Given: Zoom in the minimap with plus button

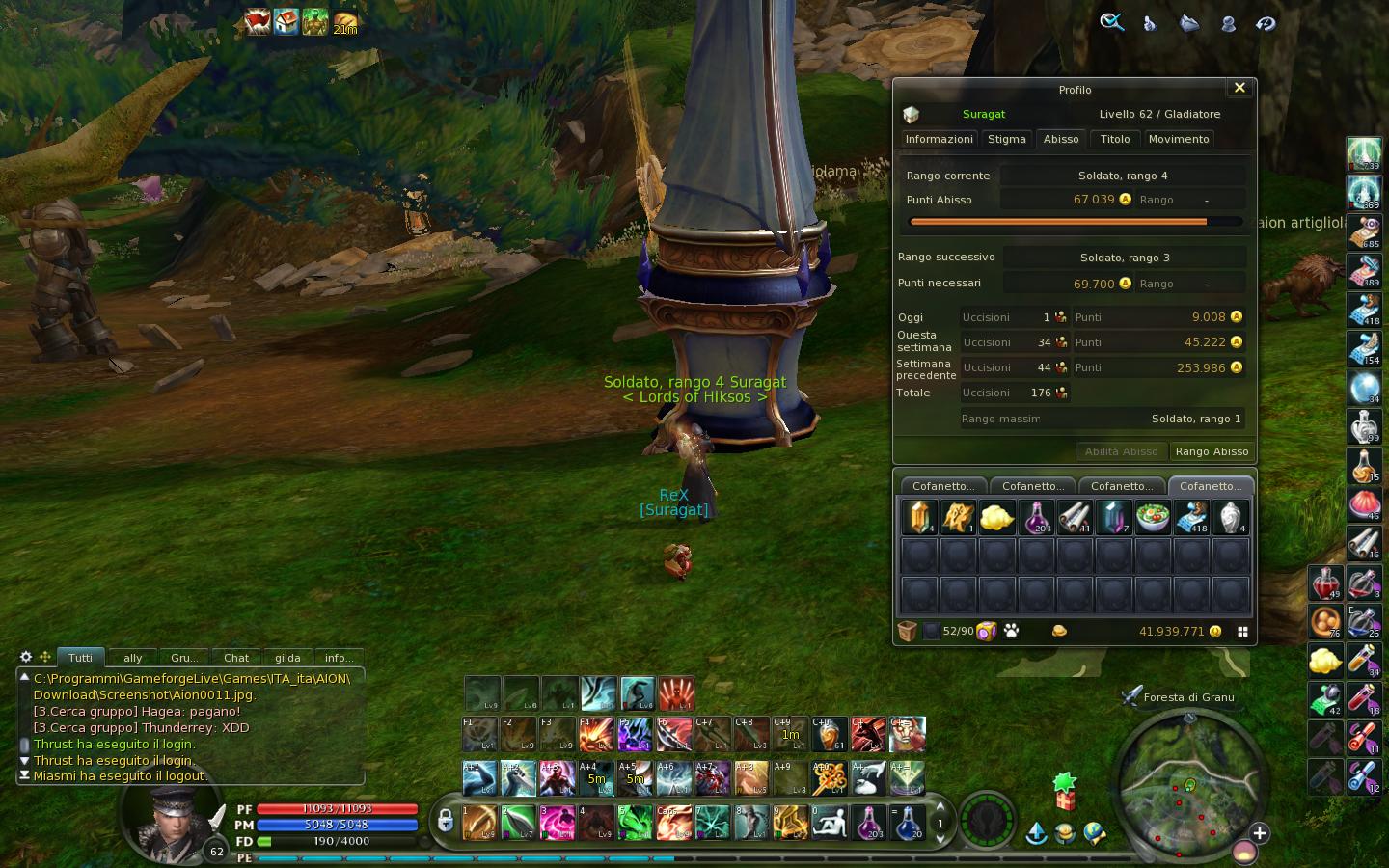Looking at the screenshot, I should pyautogui.click(x=1259, y=833).
